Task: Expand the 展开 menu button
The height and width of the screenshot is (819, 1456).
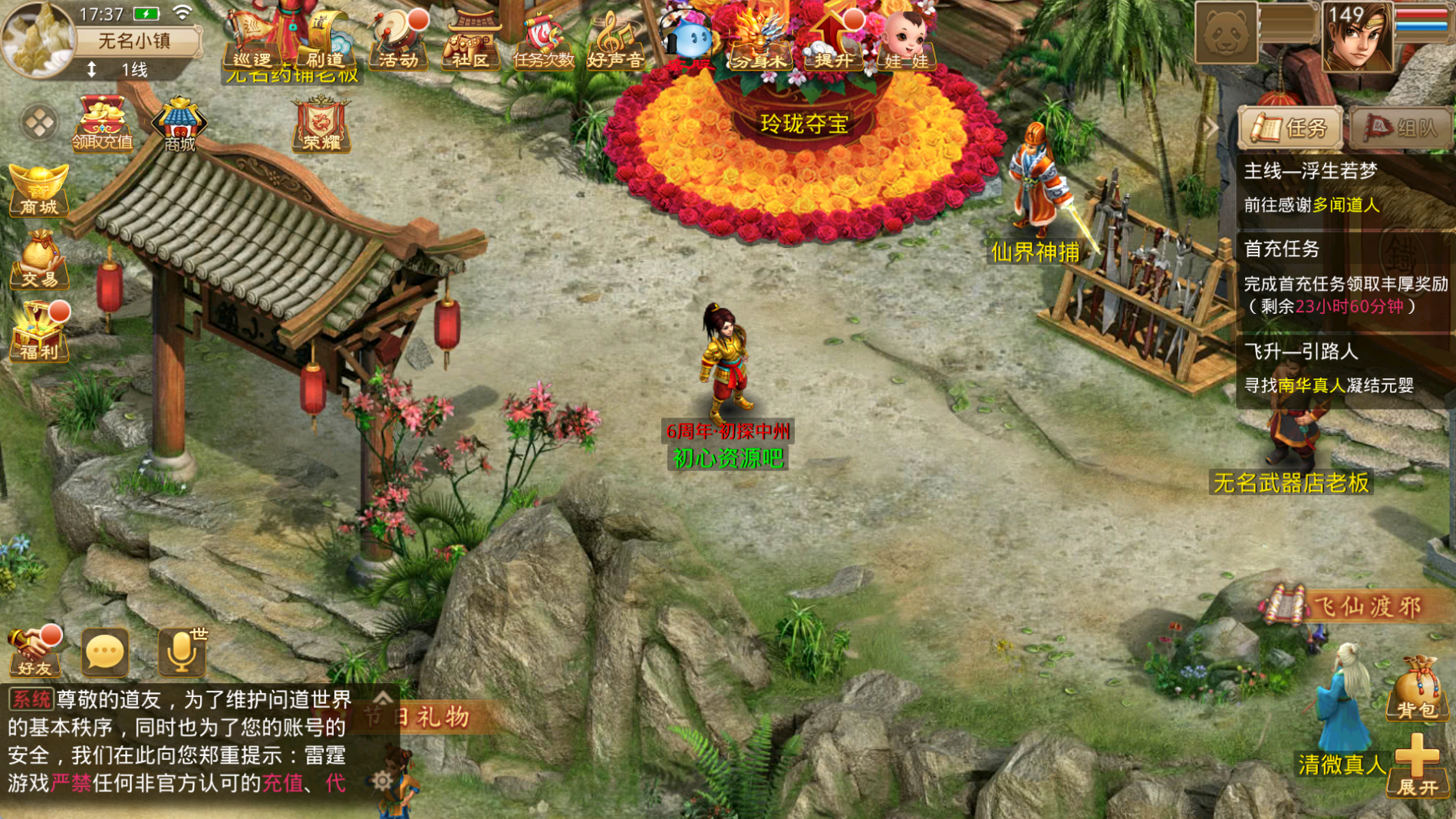Action: tap(1416, 767)
